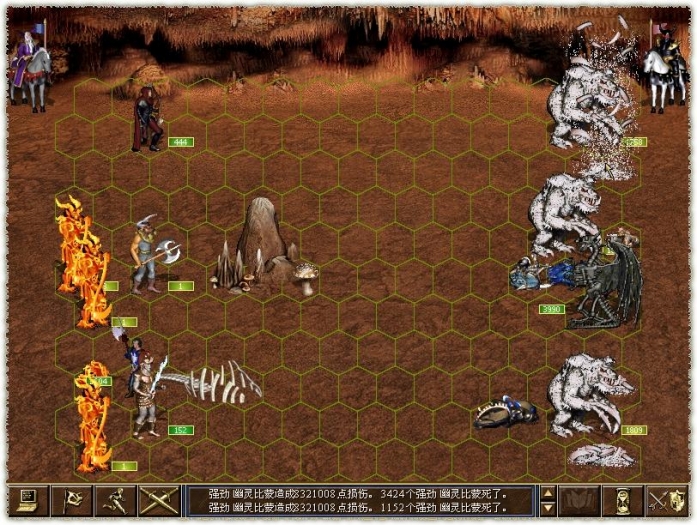Make the unit wait with the hourglass button
The image size is (697, 525).
pyautogui.click(x=622, y=500)
